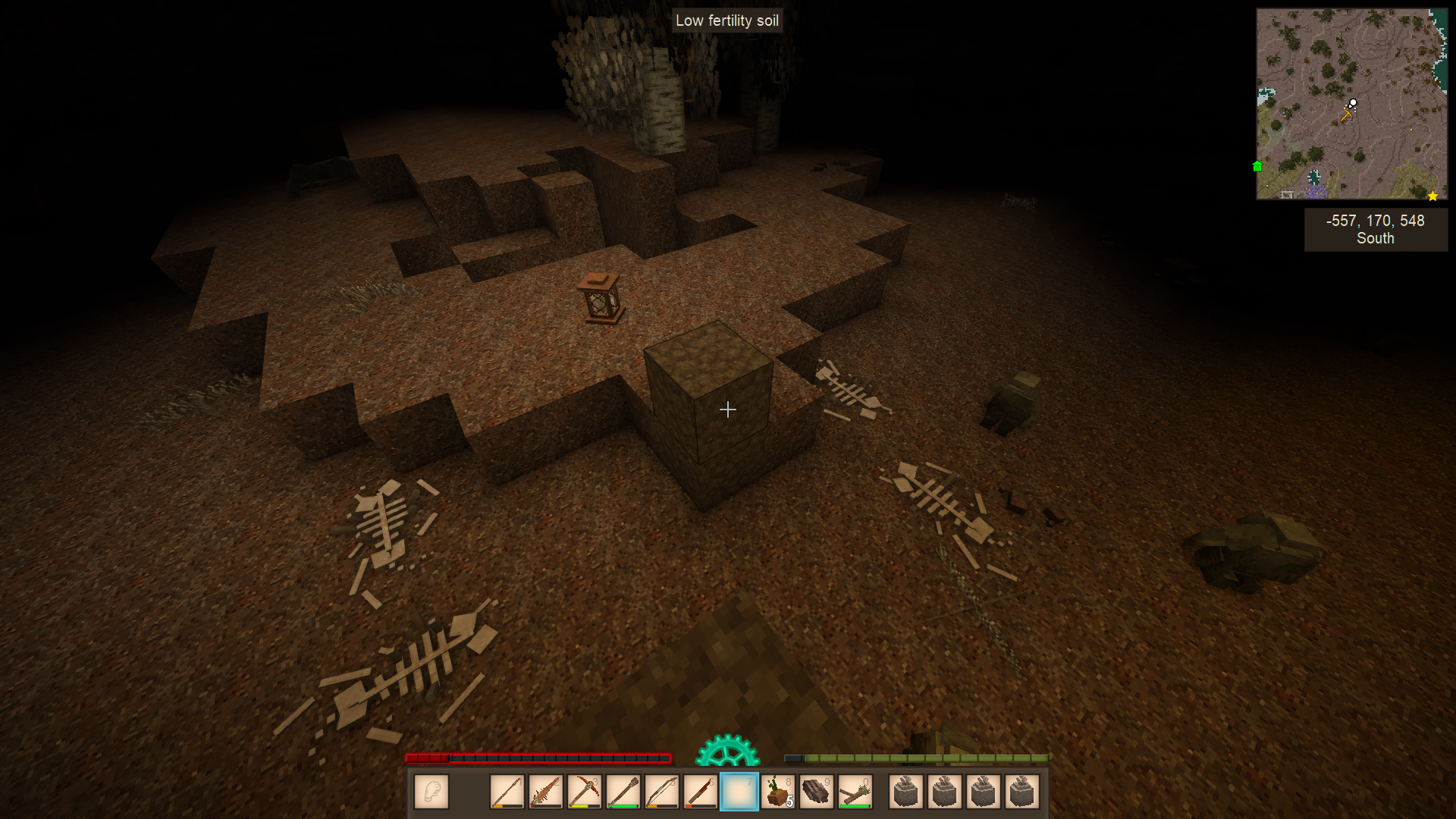The height and width of the screenshot is (819, 1456).
Task: Select the sapling stack of five
Action: [777, 792]
